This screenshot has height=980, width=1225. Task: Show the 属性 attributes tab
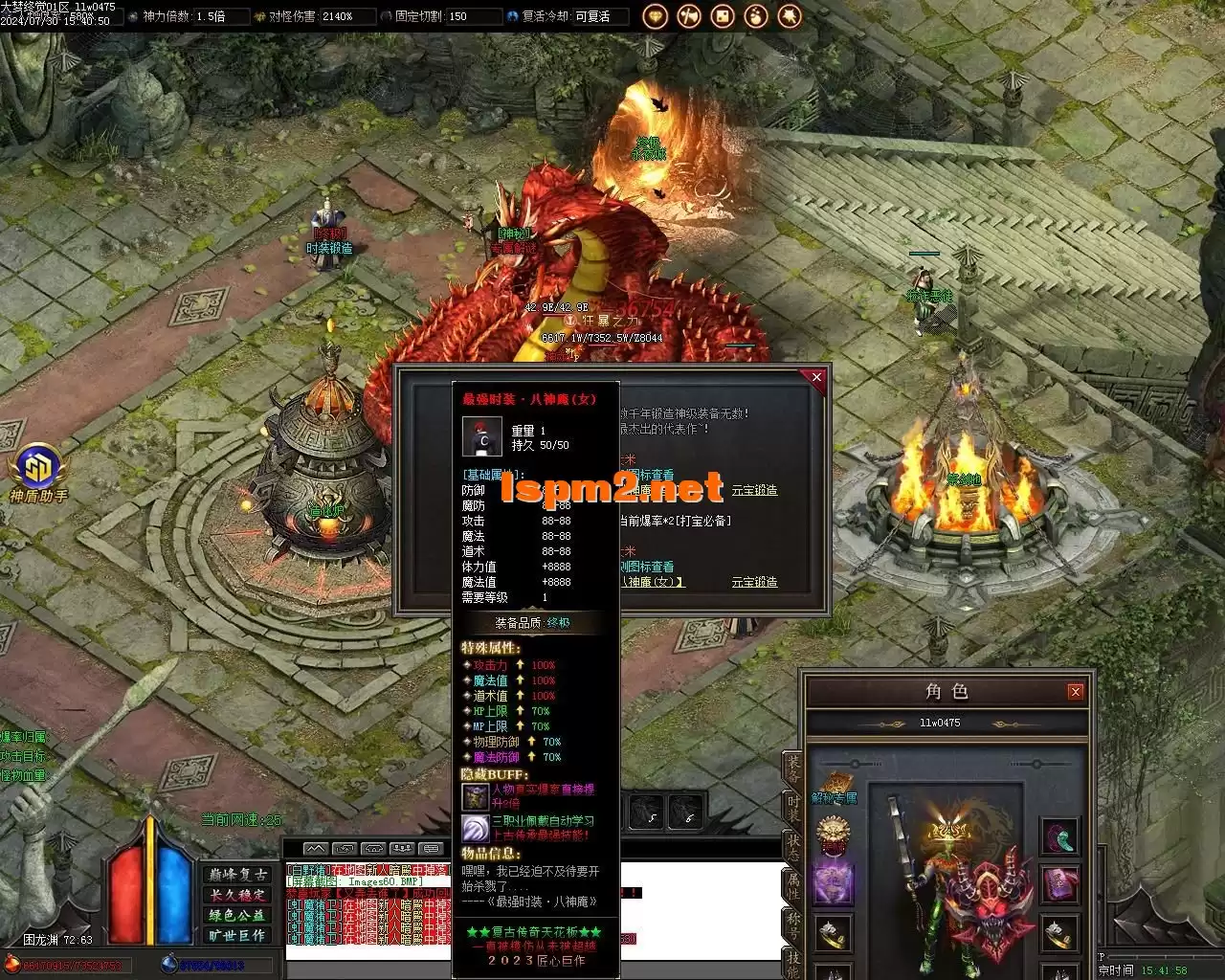coord(792,886)
